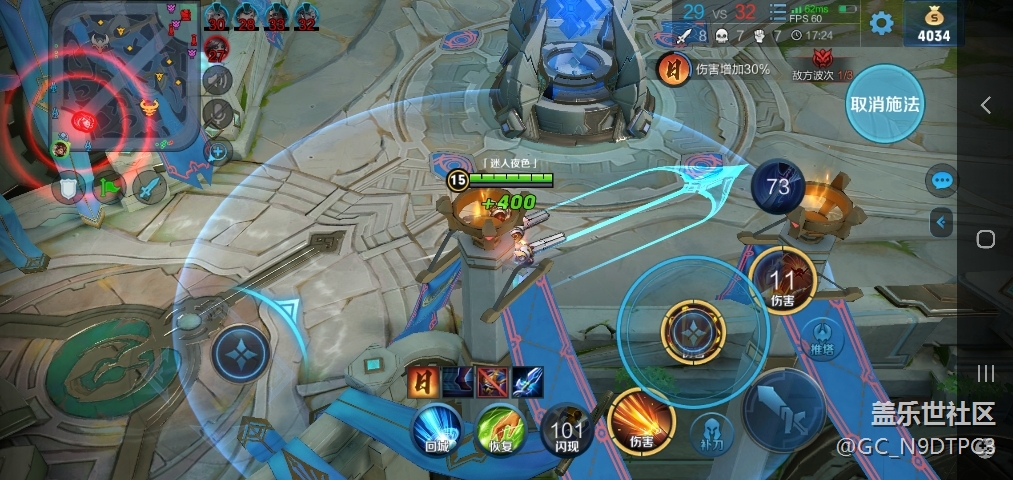The height and width of the screenshot is (480, 1013).
Task: Toggle the speaker voice icon
Action: 217,81
